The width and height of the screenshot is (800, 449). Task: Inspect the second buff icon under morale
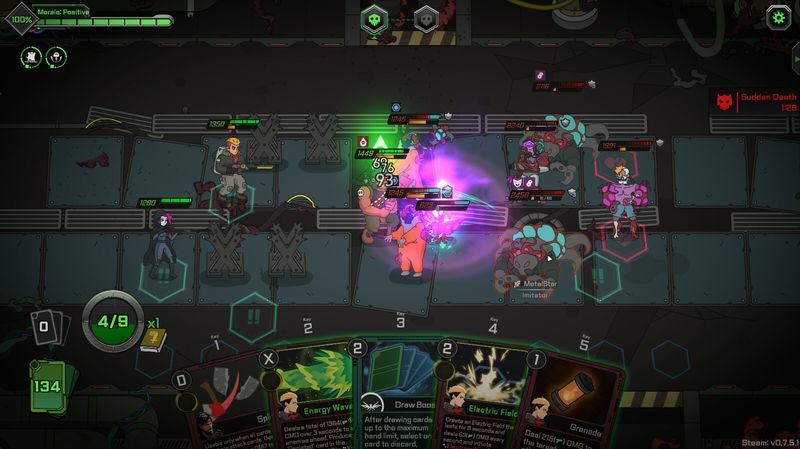[x=56, y=56]
